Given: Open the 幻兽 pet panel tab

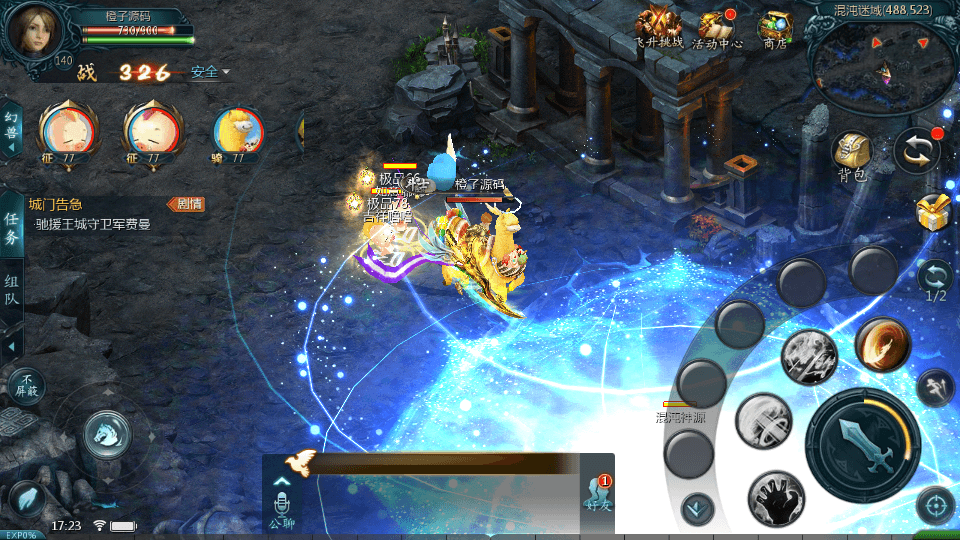Looking at the screenshot, I should (x=11, y=130).
